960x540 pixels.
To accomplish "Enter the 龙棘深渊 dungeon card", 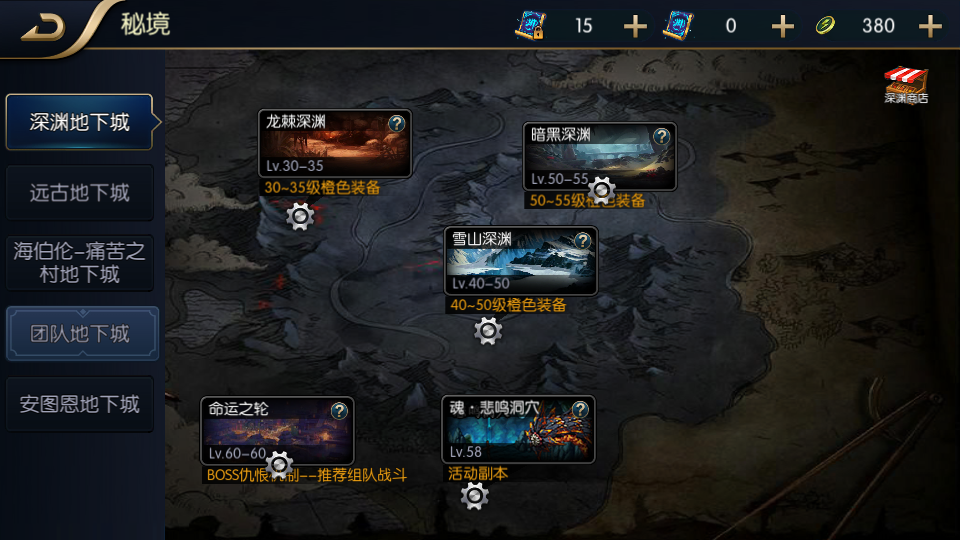I will tap(322, 150).
